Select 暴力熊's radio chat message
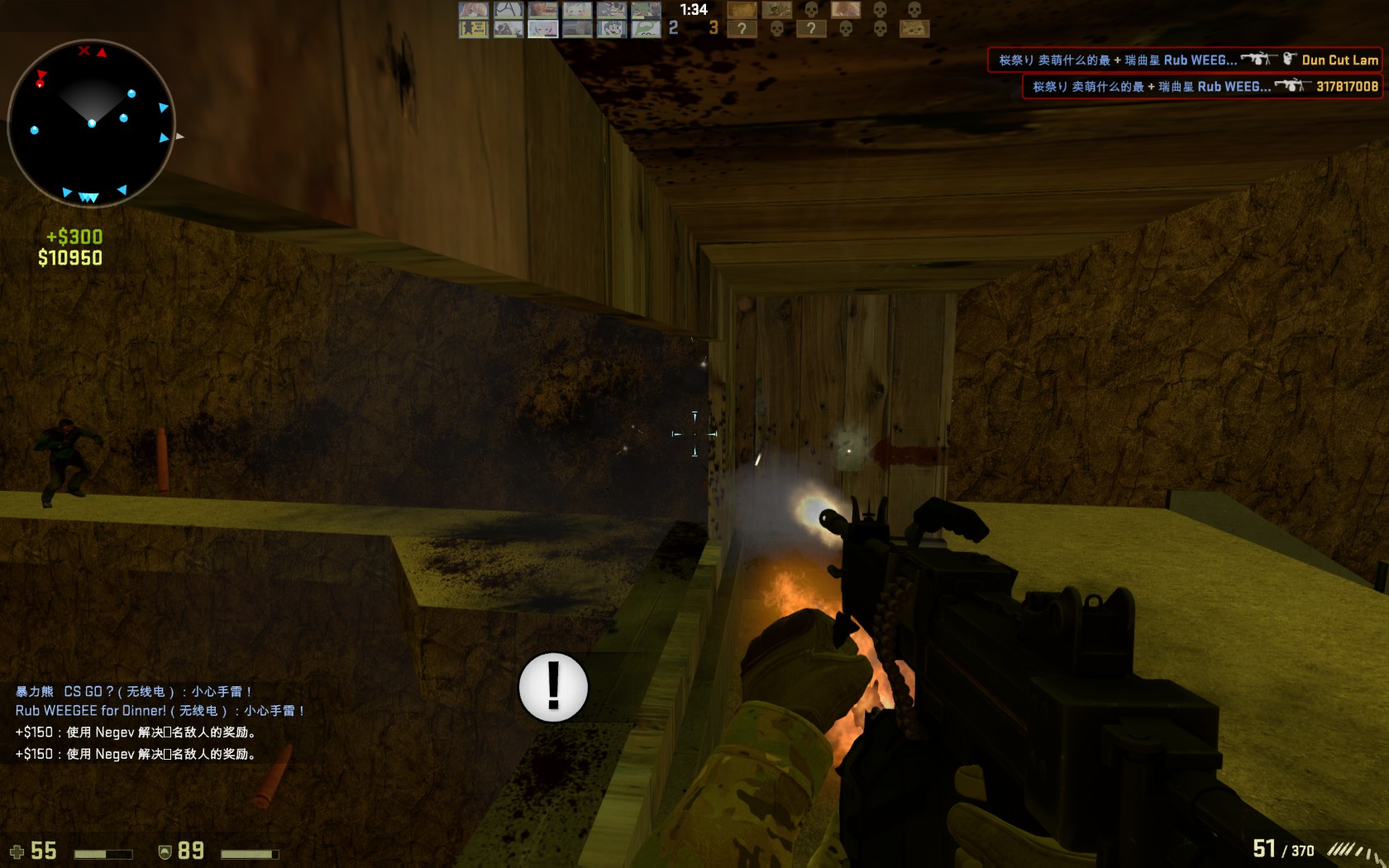 (132, 691)
